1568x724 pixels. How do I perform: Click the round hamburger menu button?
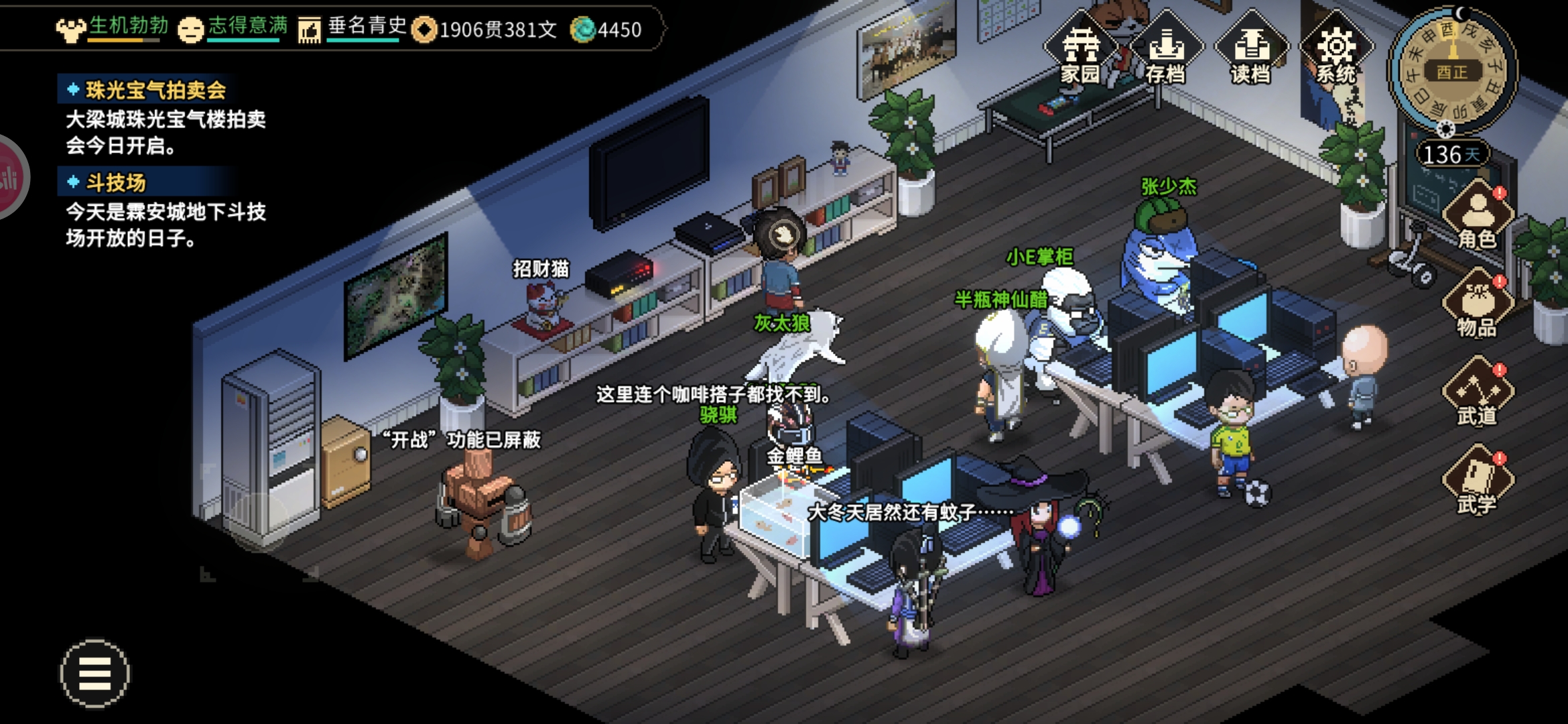pyautogui.click(x=95, y=673)
